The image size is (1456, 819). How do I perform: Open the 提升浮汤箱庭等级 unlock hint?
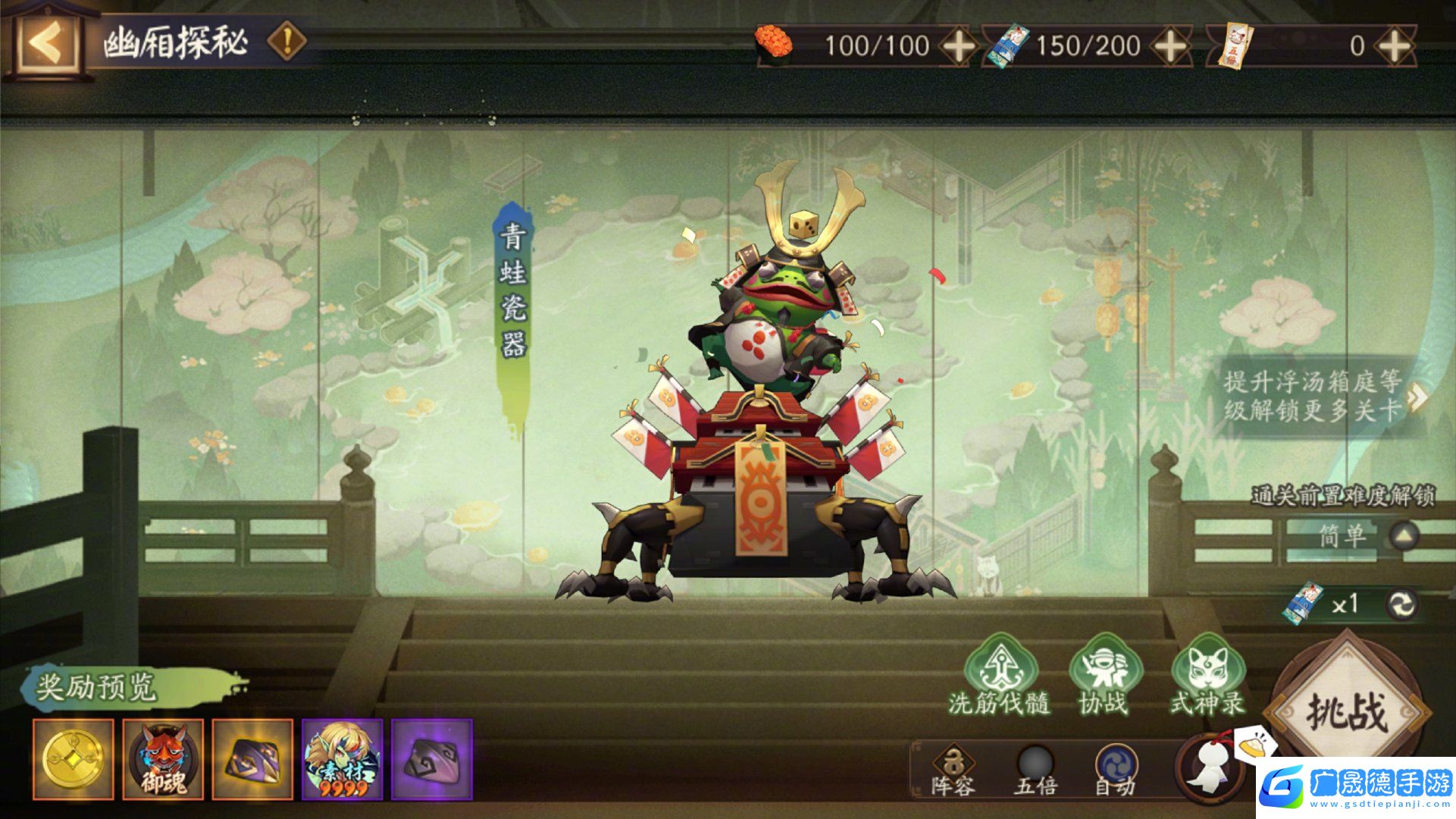point(1319,396)
